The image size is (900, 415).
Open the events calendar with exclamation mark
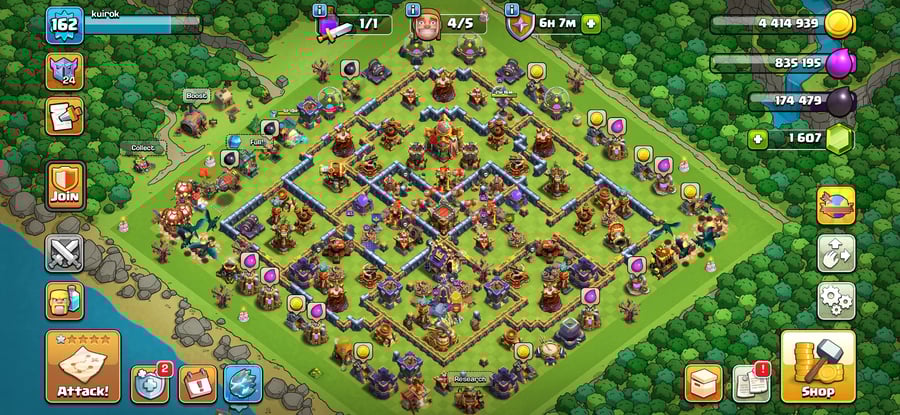pyautogui.click(x=198, y=383)
